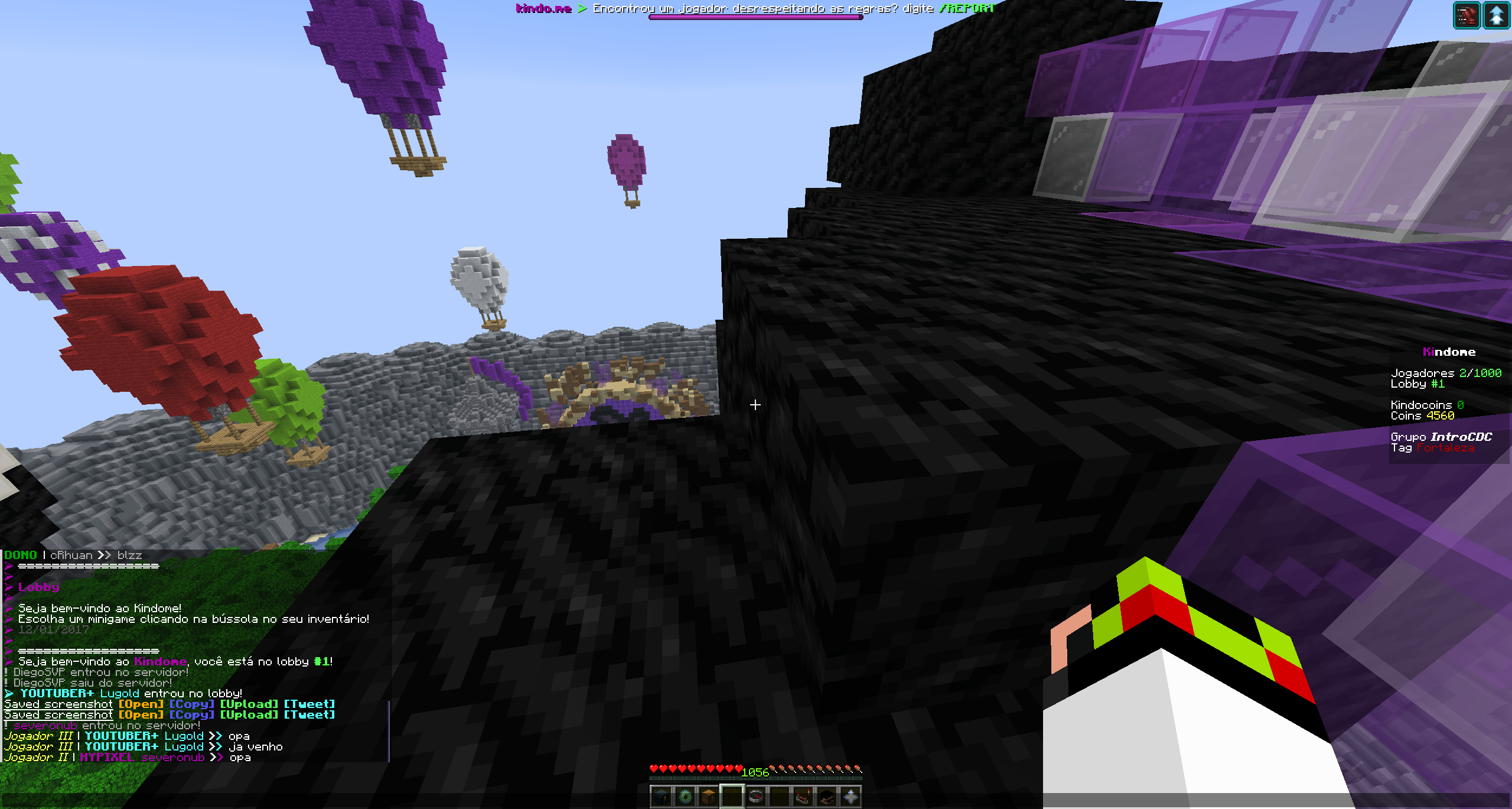Select the eye of ender slot

(x=685, y=797)
